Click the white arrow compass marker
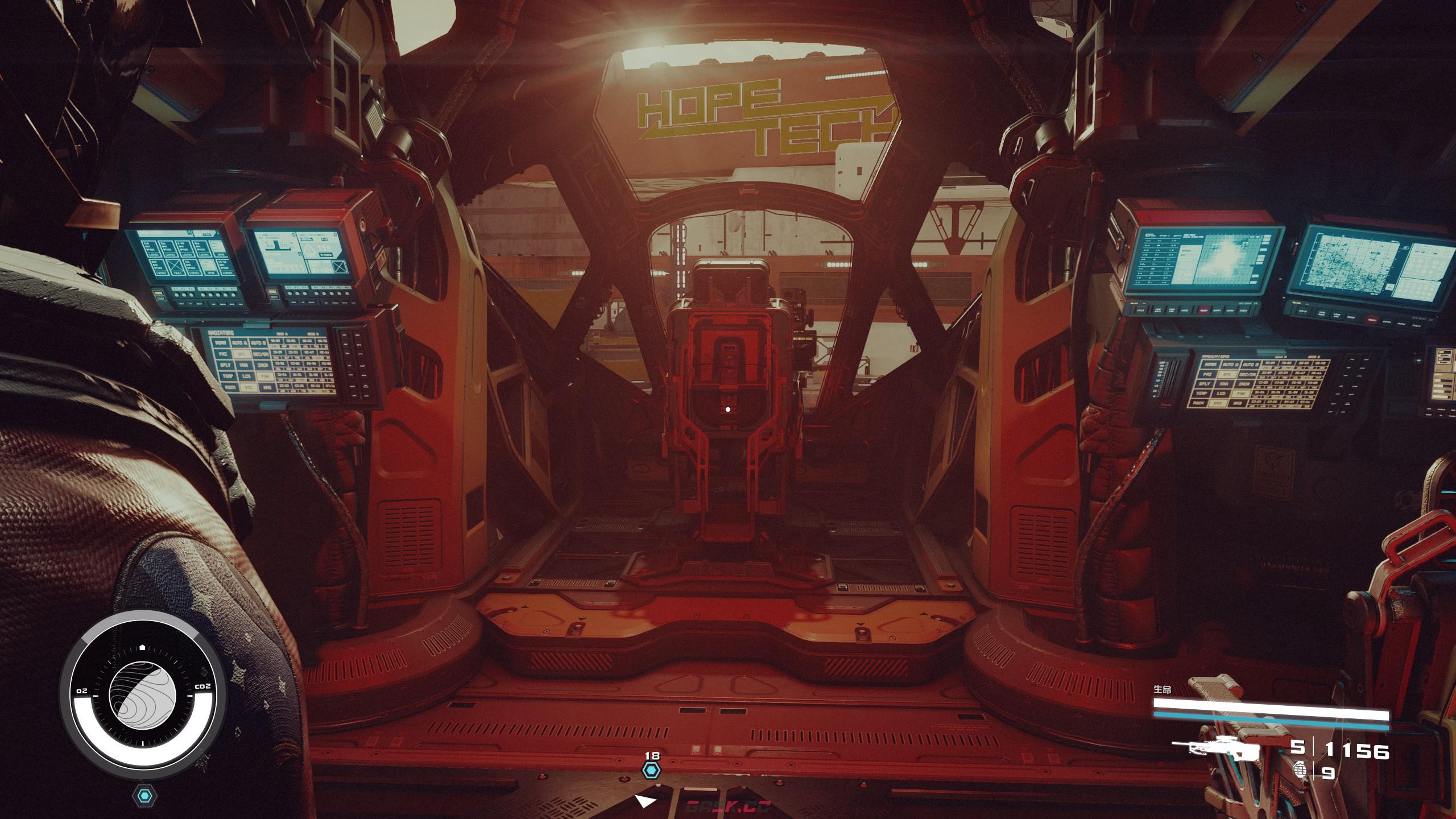The height and width of the screenshot is (819, 1456). [x=645, y=801]
